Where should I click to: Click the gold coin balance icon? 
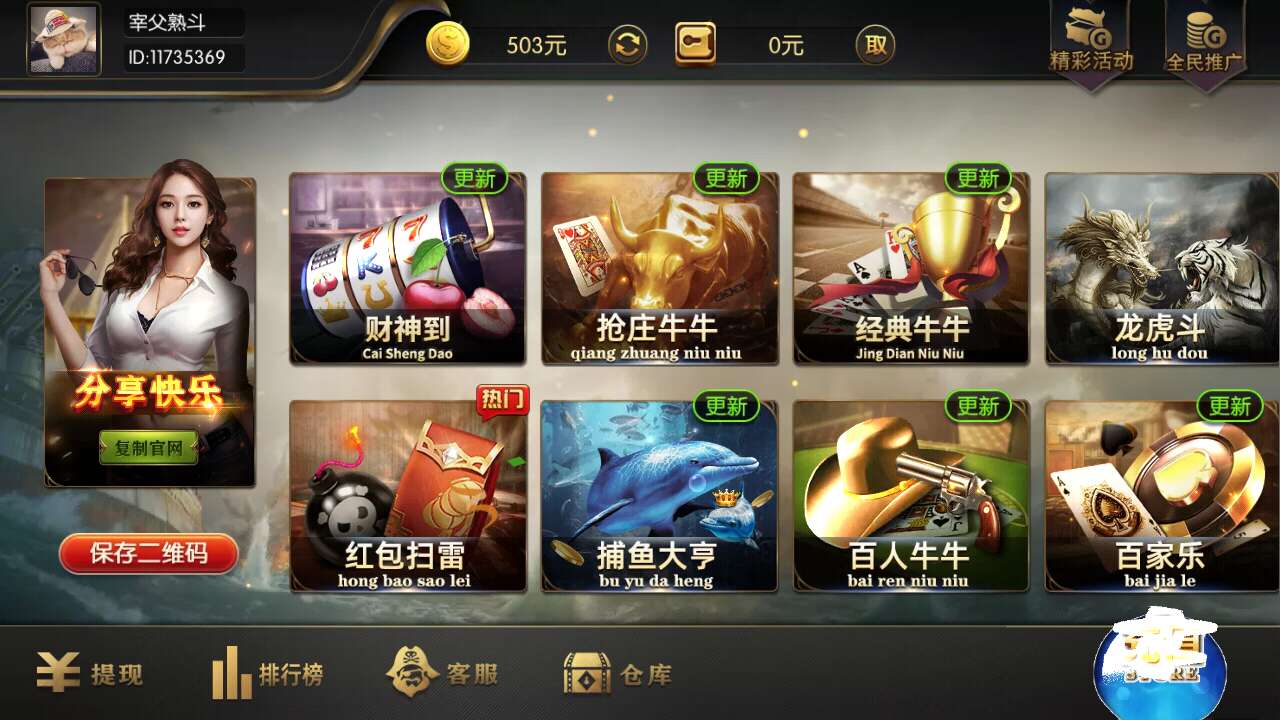pyautogui.click(x=449, y=45)
